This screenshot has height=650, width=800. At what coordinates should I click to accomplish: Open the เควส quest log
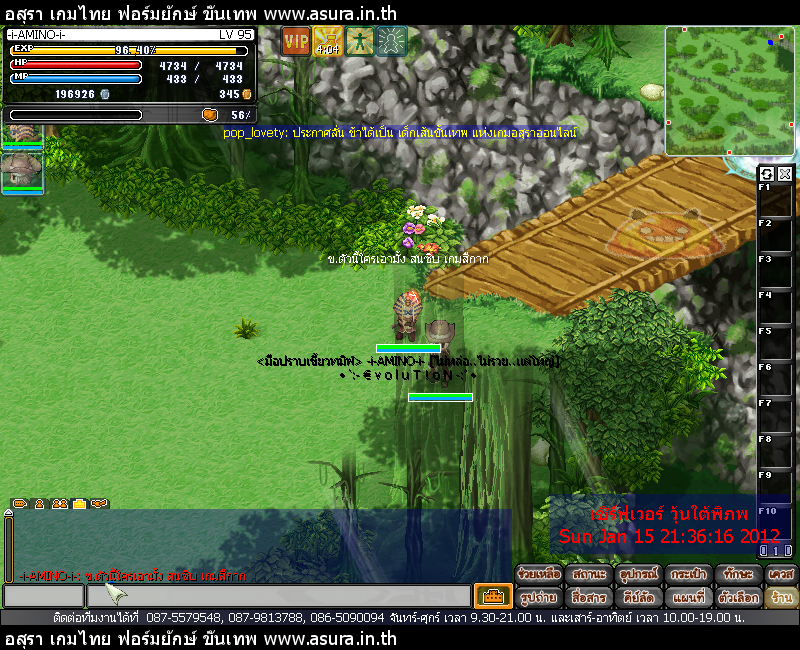pos(780,575)
